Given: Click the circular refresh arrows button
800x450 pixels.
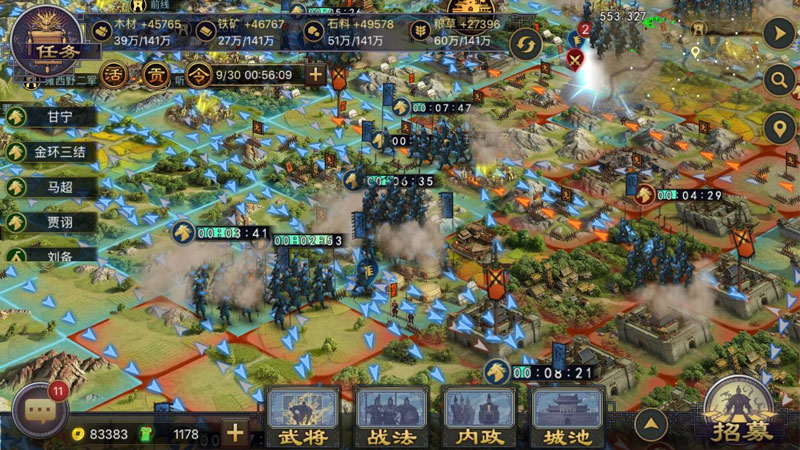Looking at the screenshot, I should pyautogui.click(x=526, y=44).
